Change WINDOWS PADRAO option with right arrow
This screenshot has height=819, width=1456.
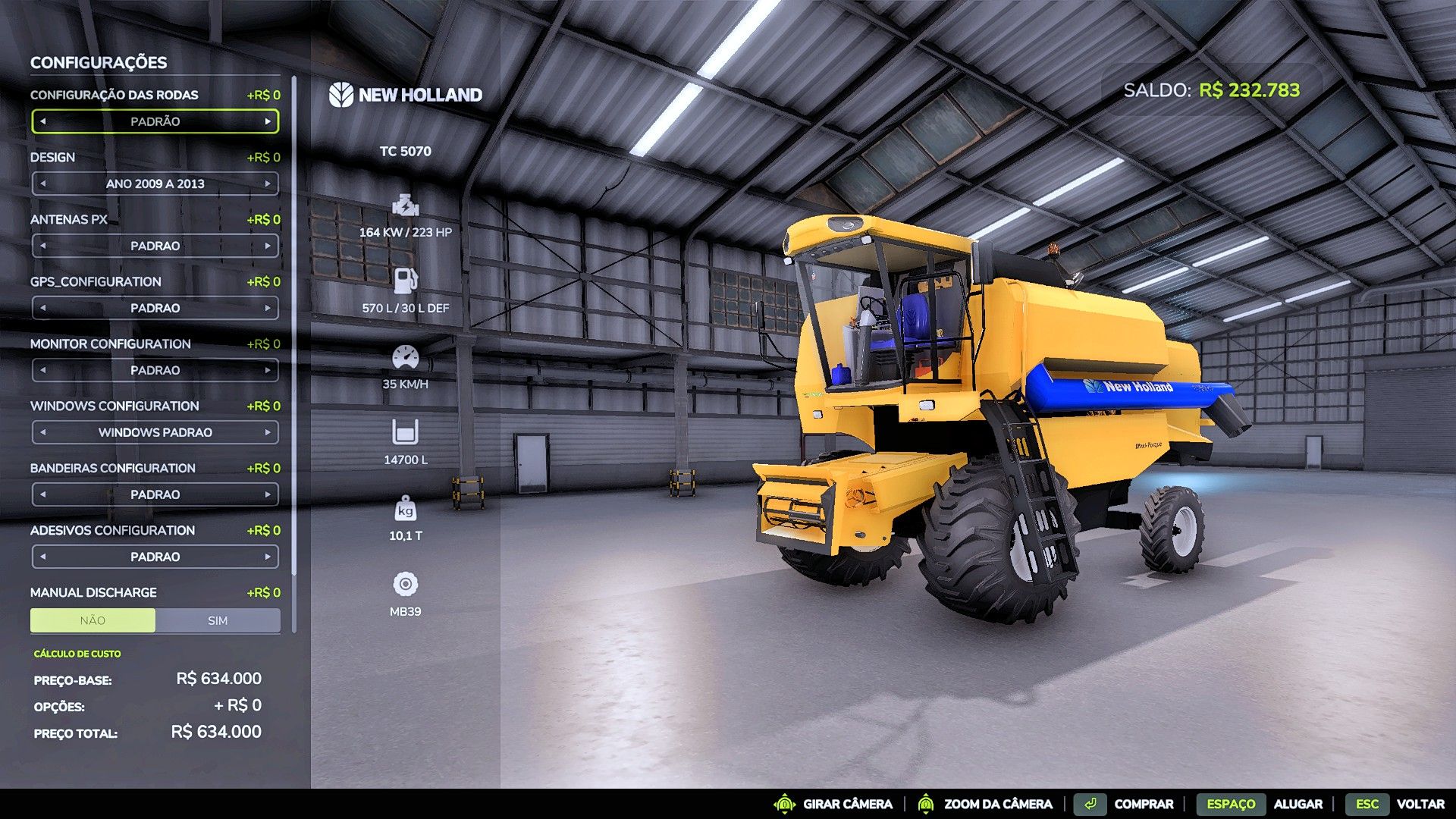click(x=267, y=432)
